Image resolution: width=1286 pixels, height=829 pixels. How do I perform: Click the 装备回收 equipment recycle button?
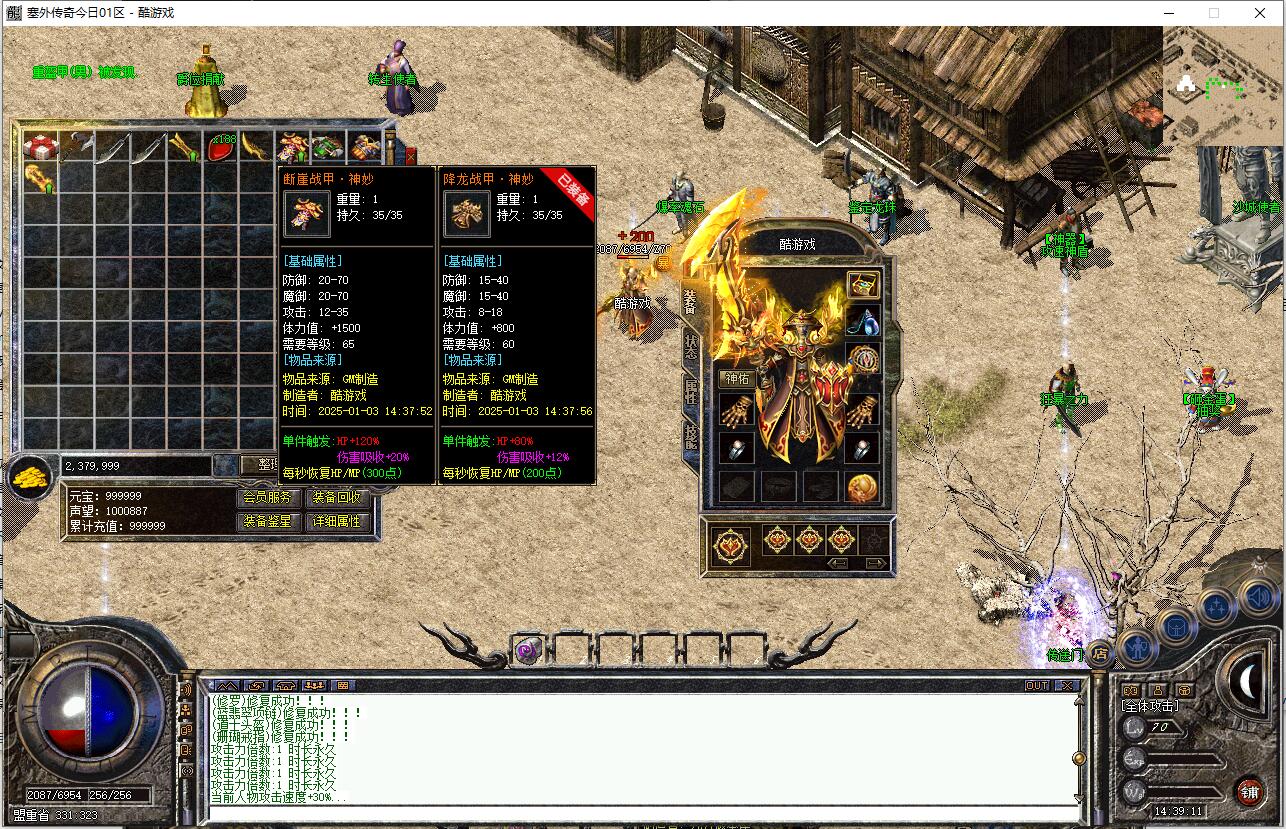(x=337, y=497)
